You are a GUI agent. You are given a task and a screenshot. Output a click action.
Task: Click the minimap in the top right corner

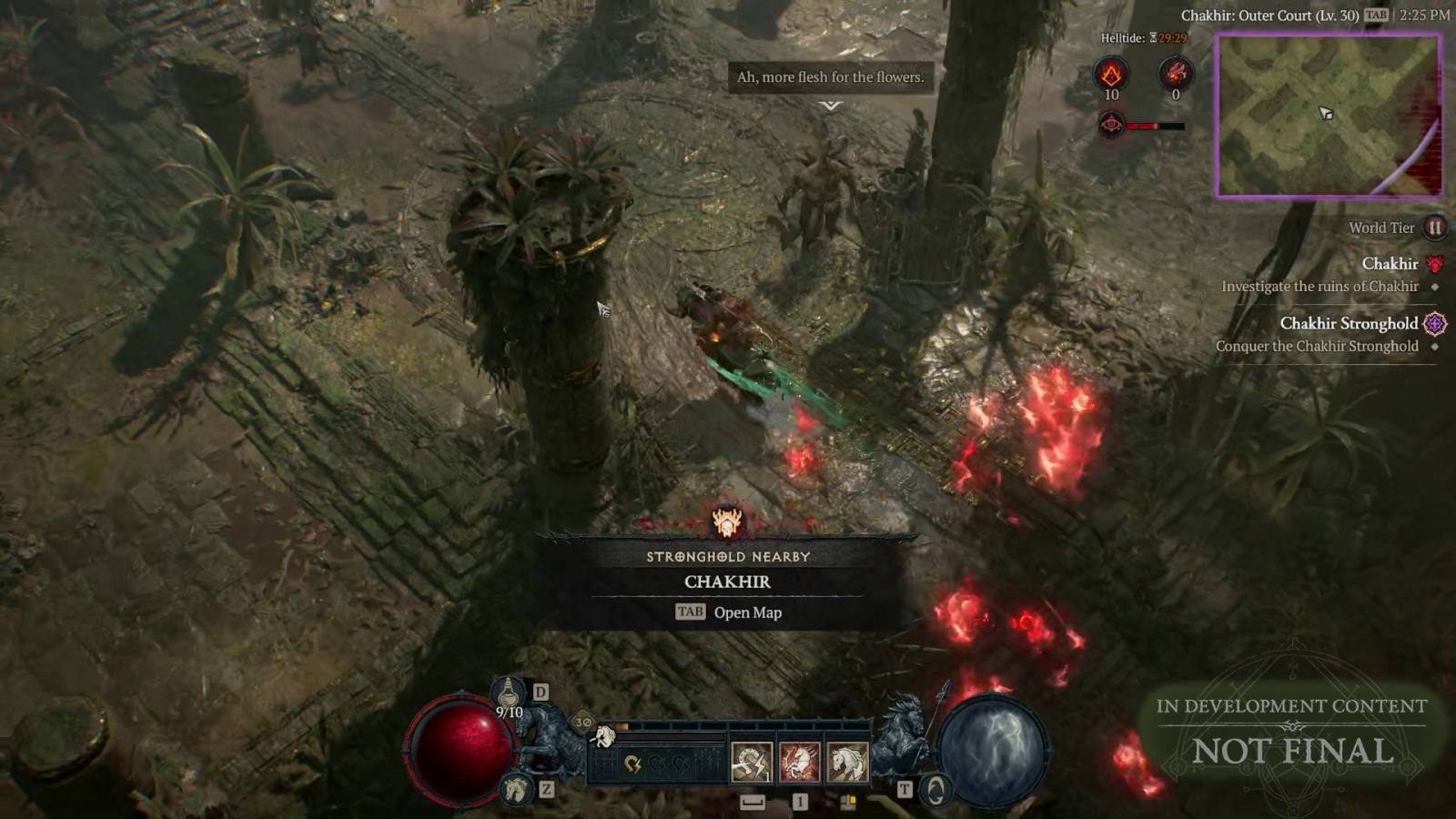1329,114
